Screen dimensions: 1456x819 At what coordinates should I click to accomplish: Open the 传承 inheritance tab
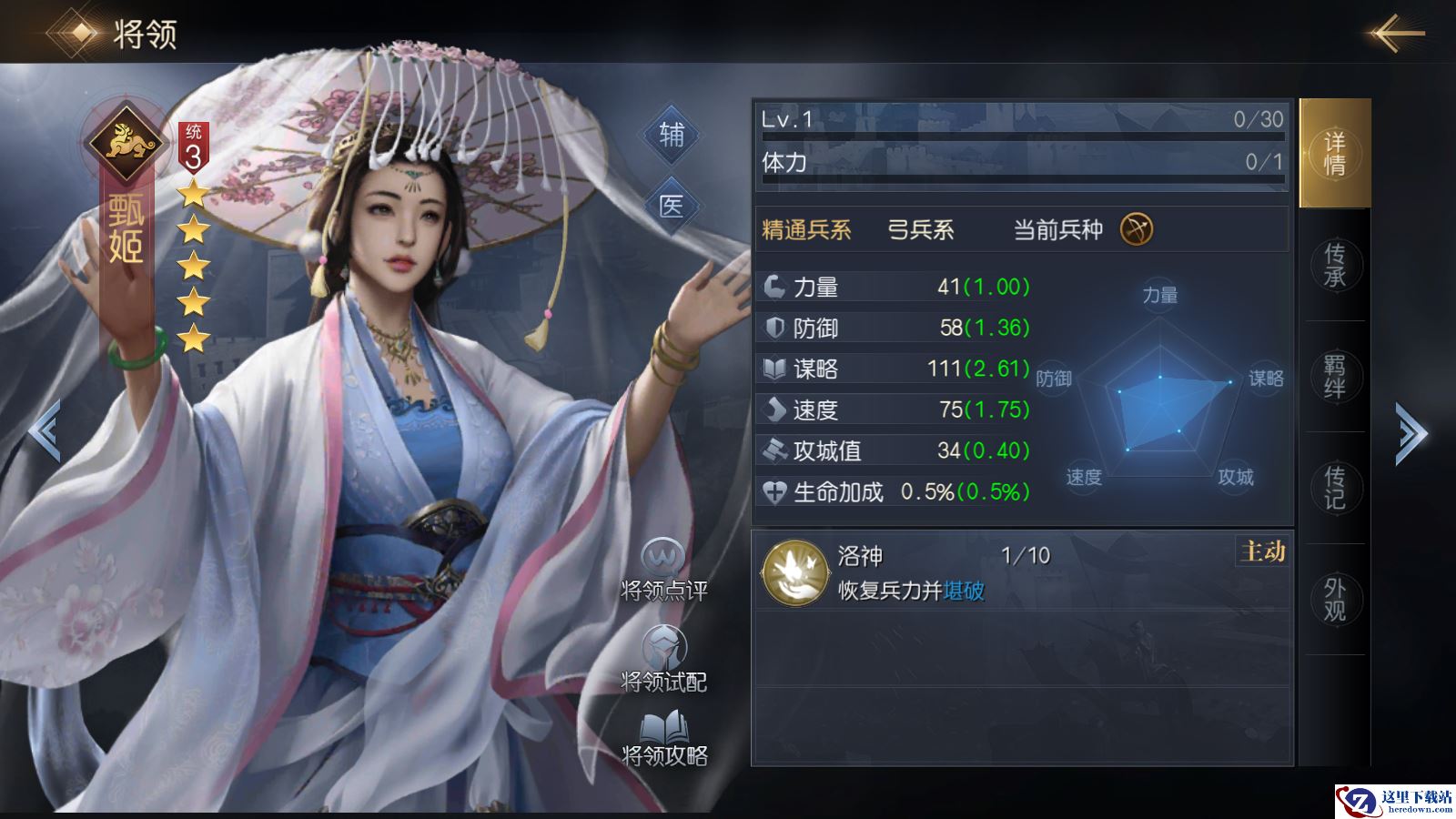(x=1334, y=265)
